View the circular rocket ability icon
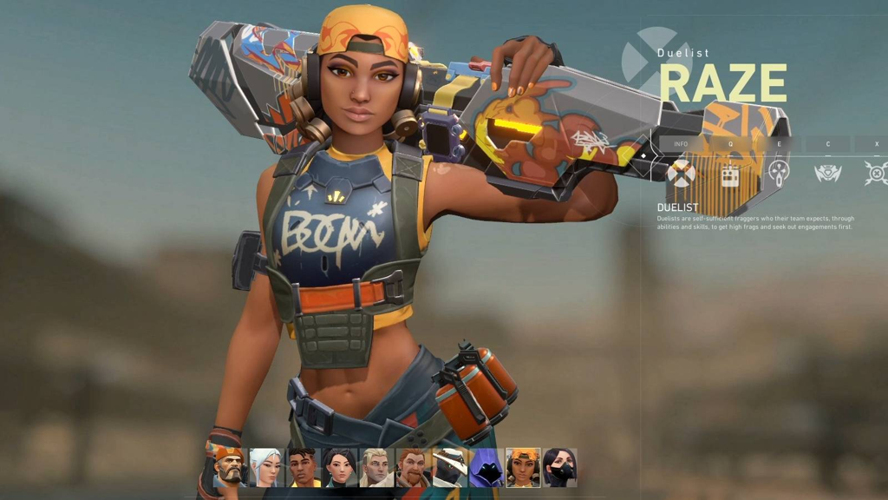888x500 pixels. pyautogui.click(x=779, y=173)
